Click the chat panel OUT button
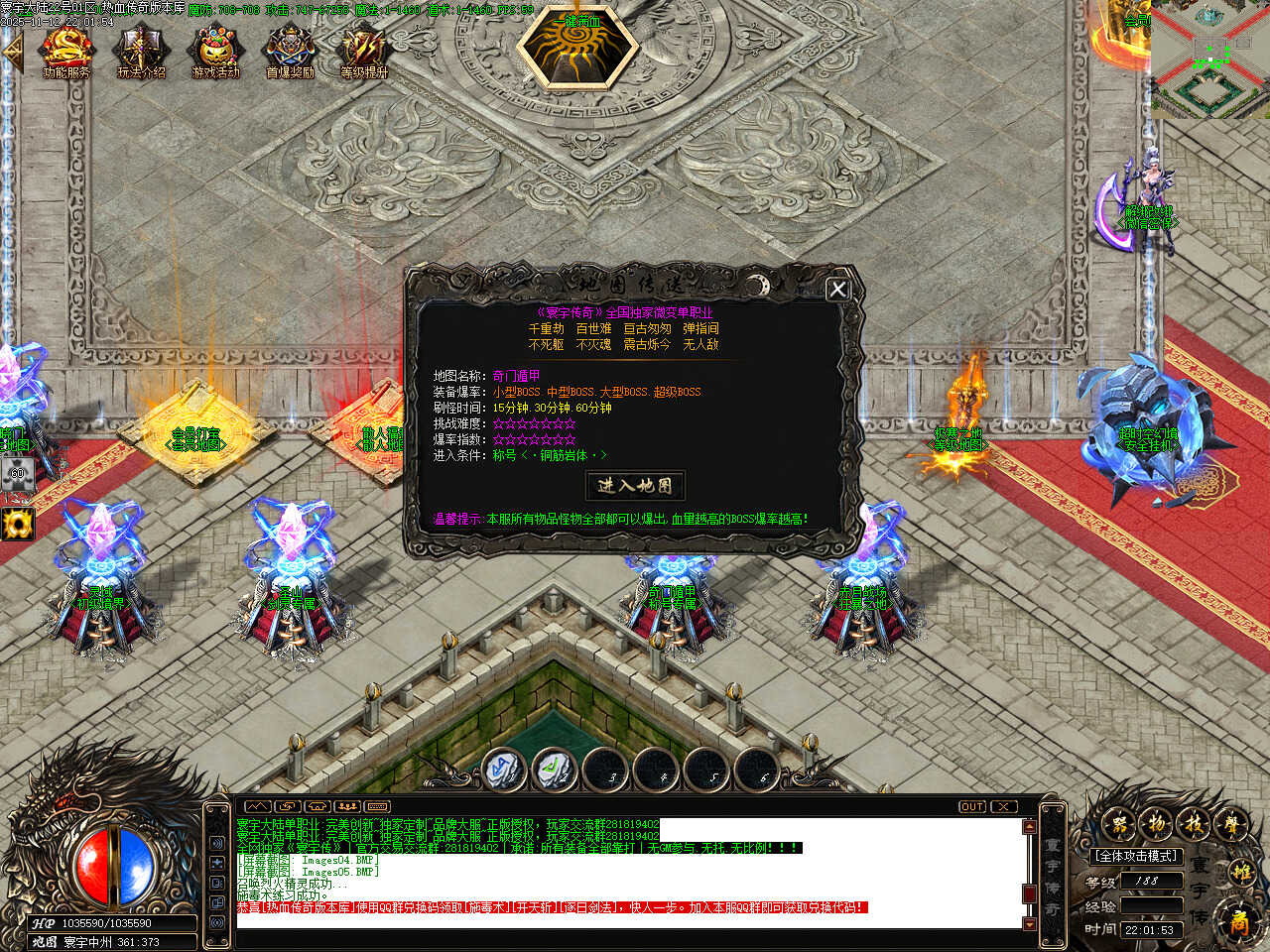 (972, 806)
